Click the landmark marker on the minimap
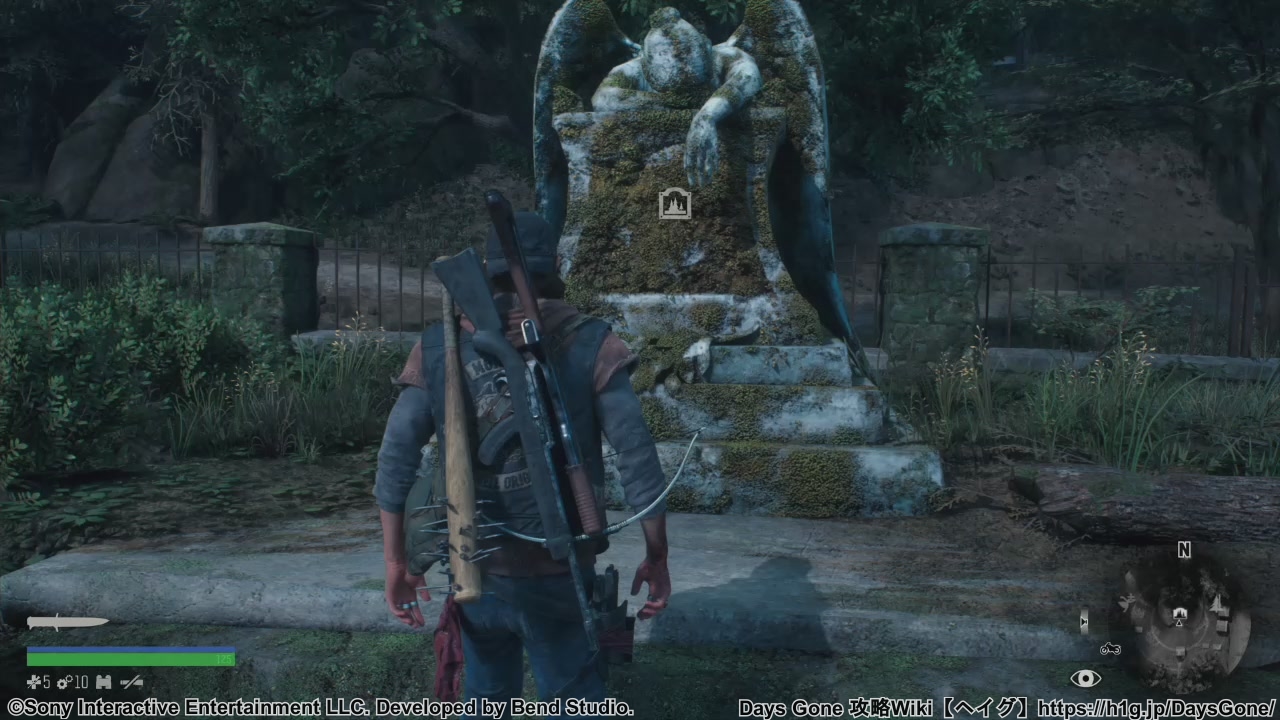The width and height of the screenshot is (1280, 720). (x=1180, y=613)
